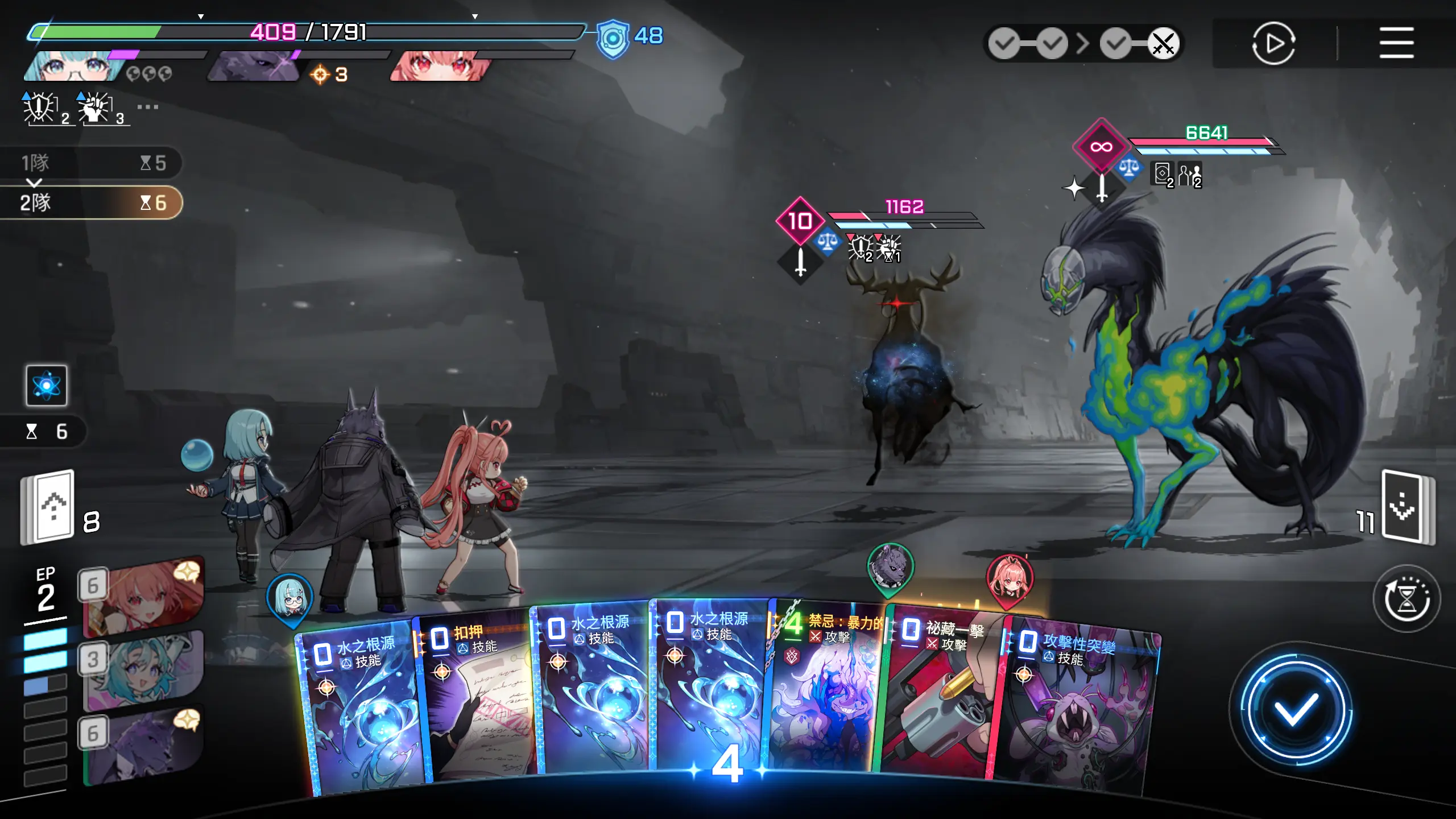Confirm end of turn with checkmark button

tap(1296, 709)
